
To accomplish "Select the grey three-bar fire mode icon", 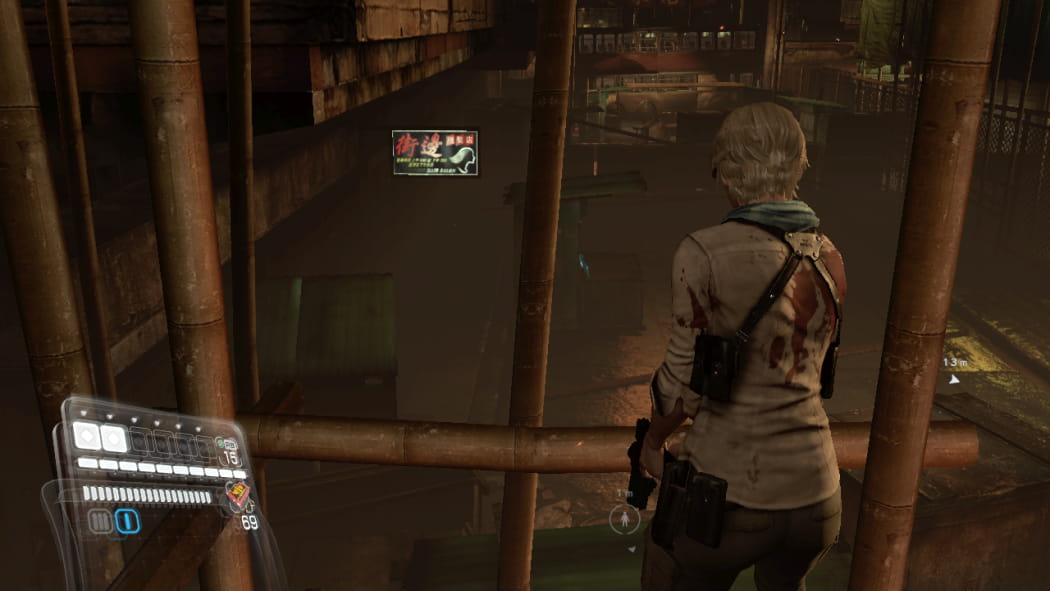I will click(x=100, y=521).
